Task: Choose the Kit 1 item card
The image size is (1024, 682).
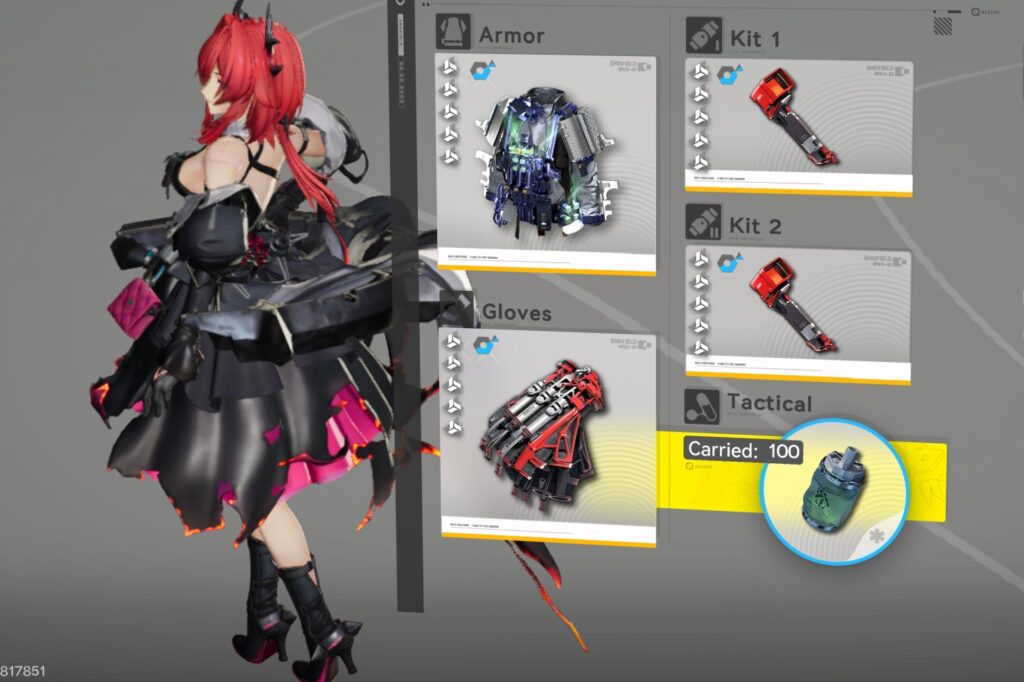Action: 798,126
